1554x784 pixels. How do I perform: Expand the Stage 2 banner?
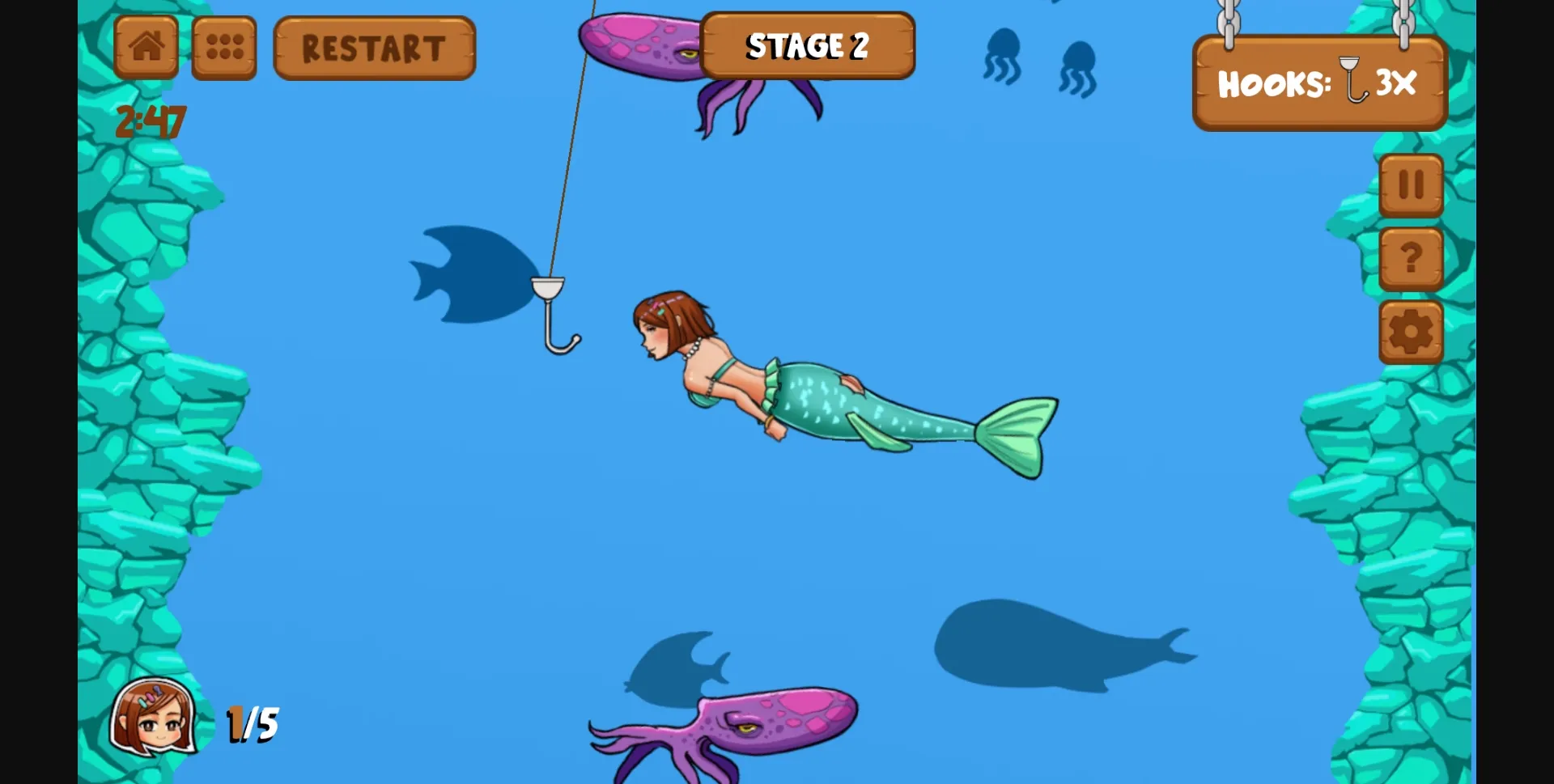tap(807, 46)
